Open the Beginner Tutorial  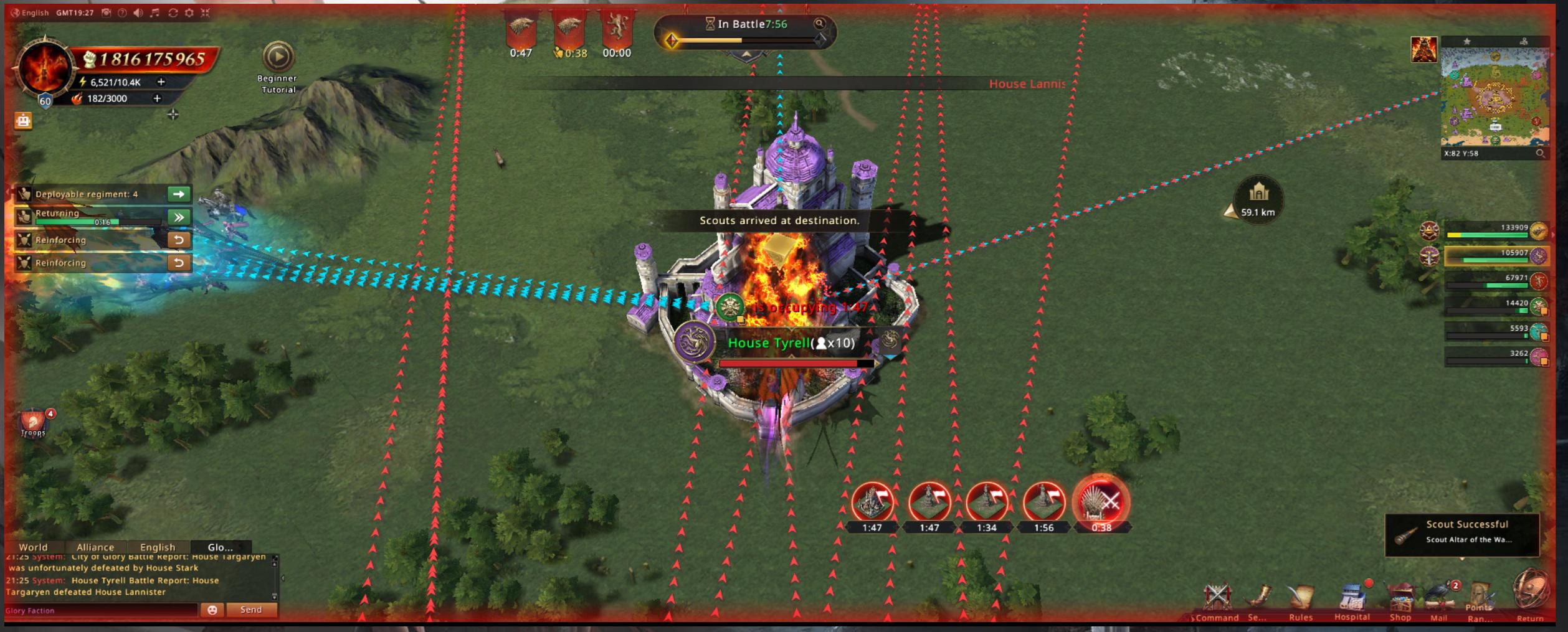(277, 57)
